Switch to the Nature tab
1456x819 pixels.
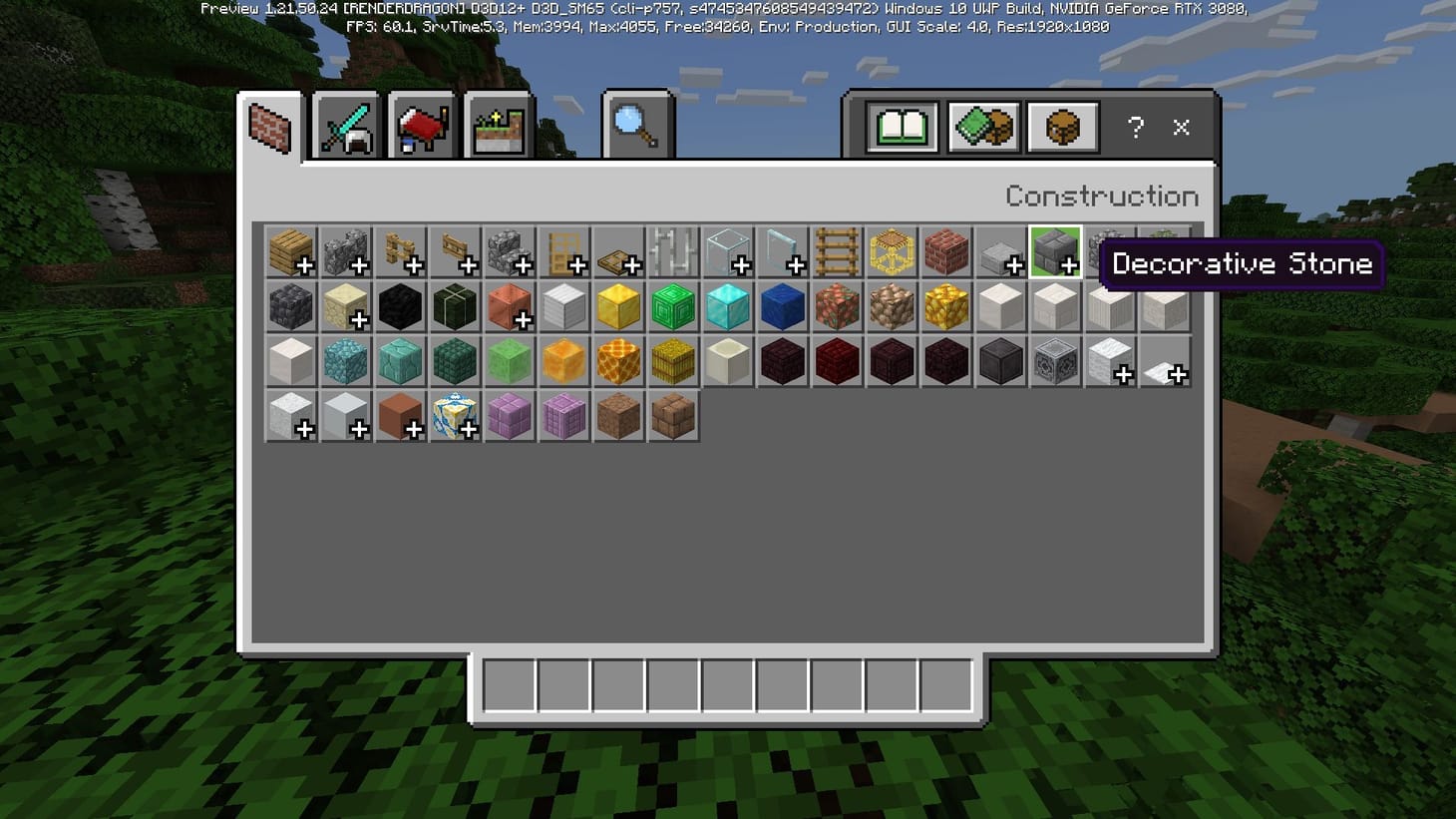click(x=499, y=123)
